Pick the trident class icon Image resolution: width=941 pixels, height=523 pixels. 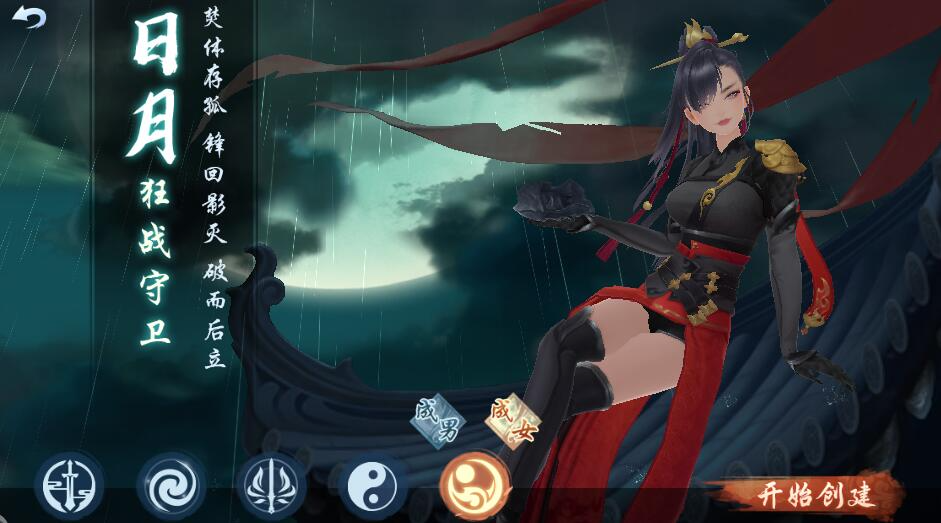point(271,486)
